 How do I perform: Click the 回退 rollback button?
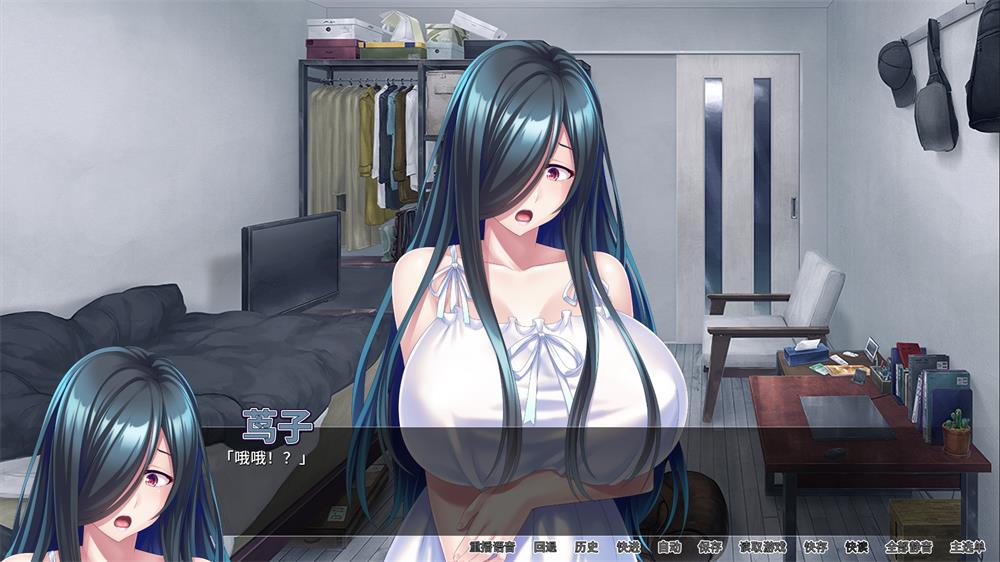click(x=545, y=547)
